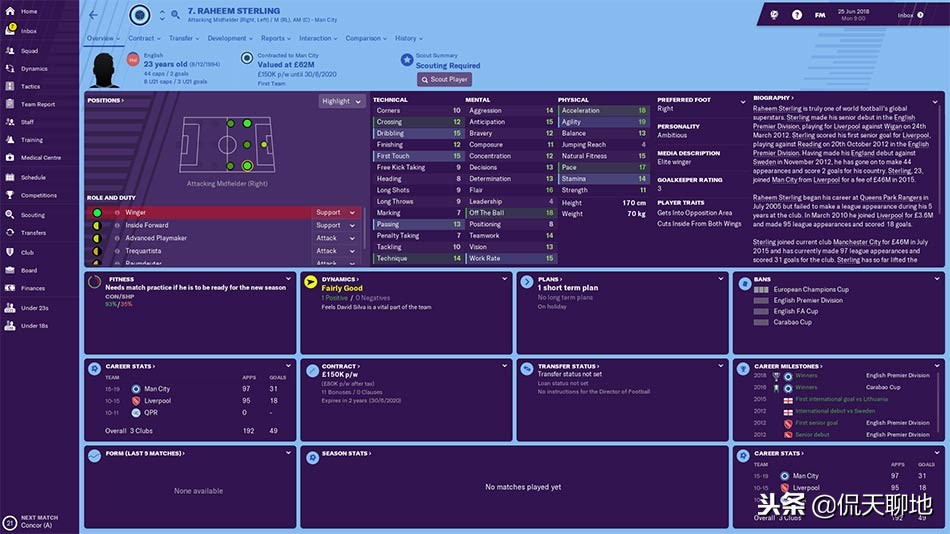Go back with the arrow button

94,15
